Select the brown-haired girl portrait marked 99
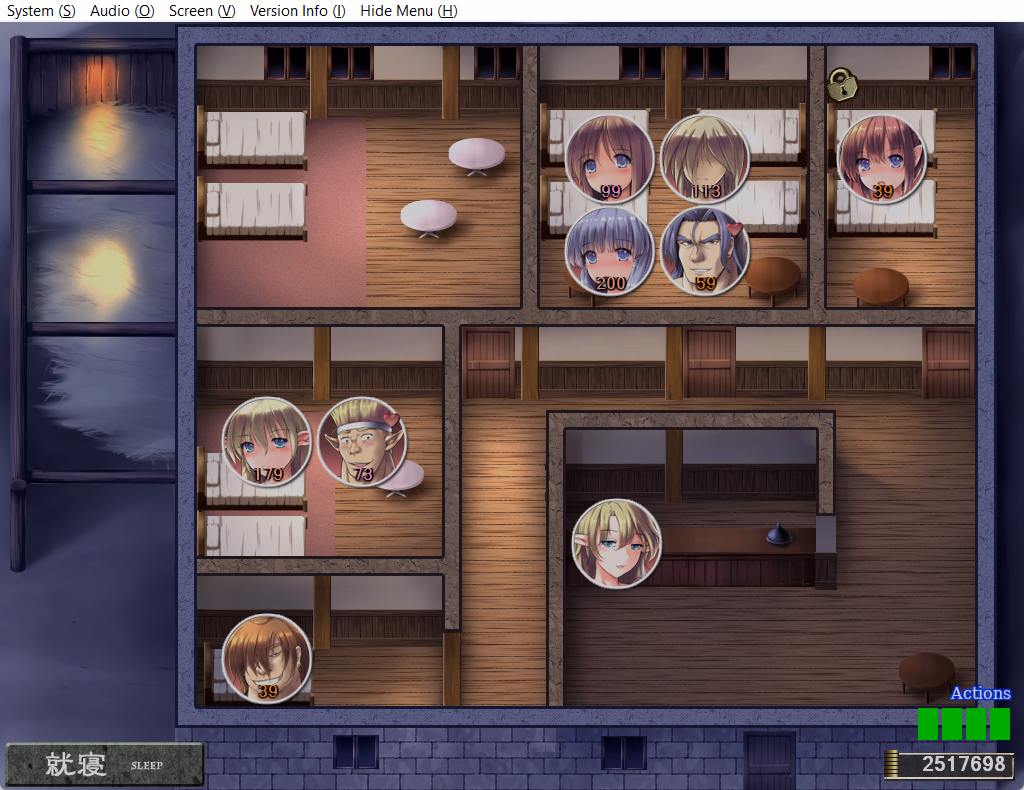This screenshot has height=790, width=1024. pyautogui.click(x=609, y=159)
